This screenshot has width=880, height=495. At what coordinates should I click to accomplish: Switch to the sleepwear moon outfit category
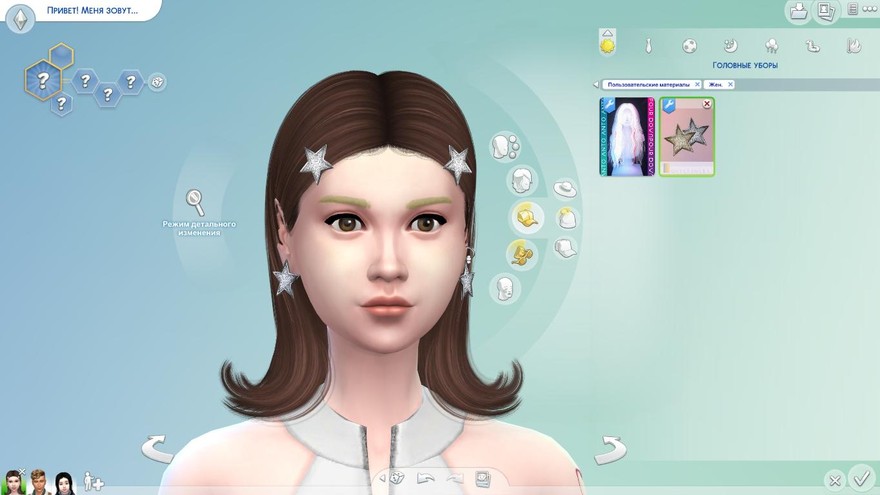pyautogui.click(x=731, y=45)
